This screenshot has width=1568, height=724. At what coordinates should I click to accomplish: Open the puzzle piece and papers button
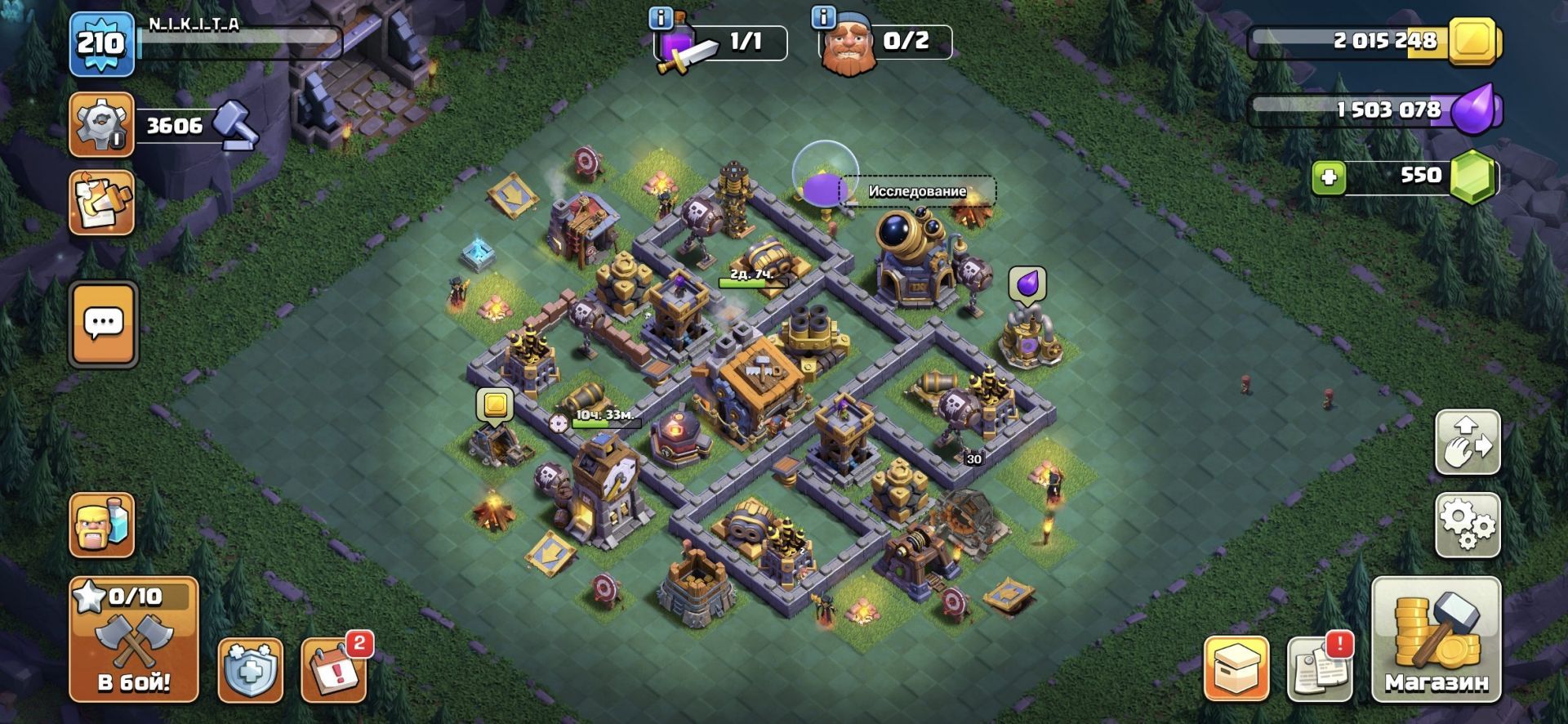[102, 203]
